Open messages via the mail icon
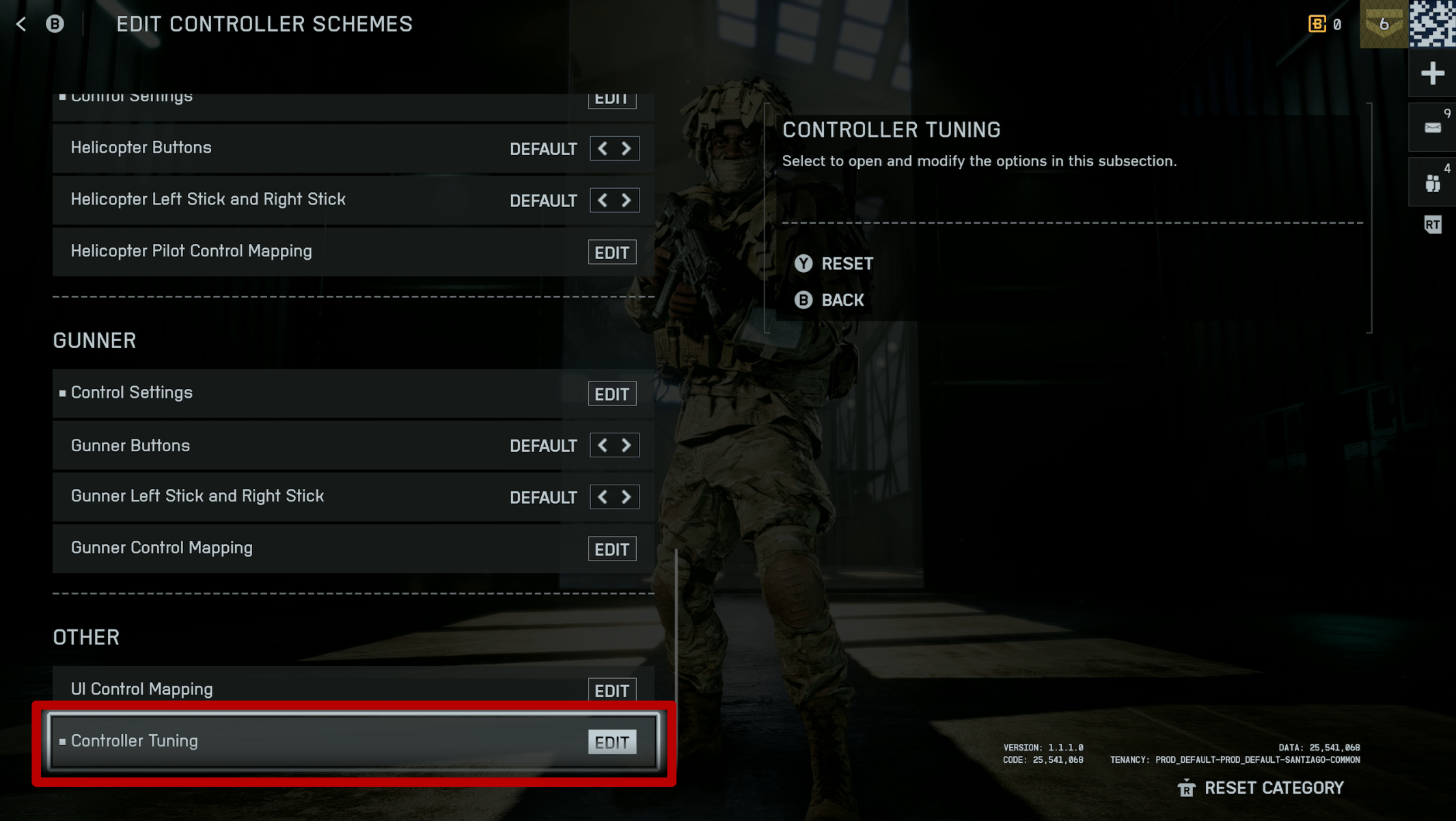The width and height of the screenshot is (1456, 821). [1432, 126]
